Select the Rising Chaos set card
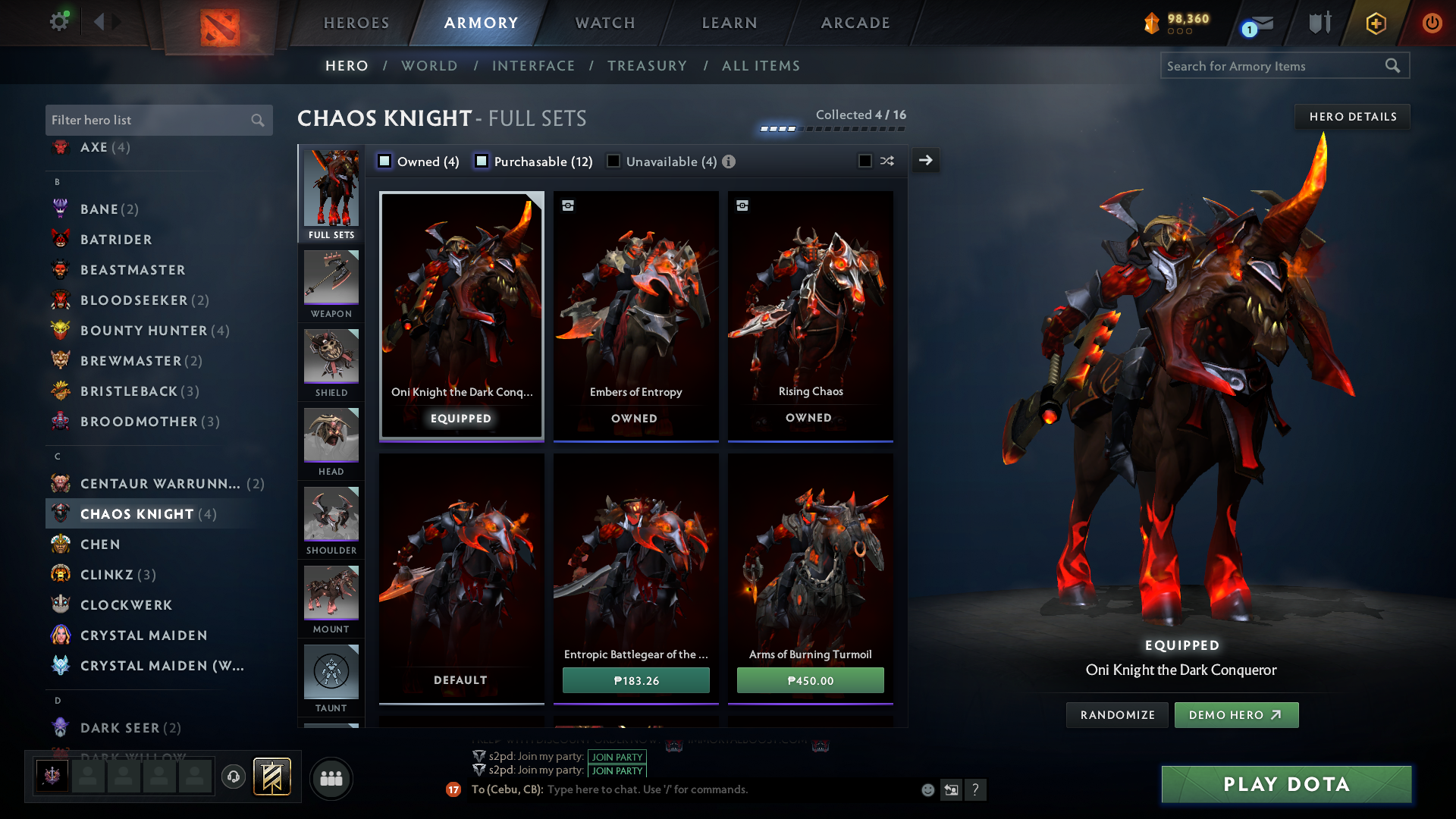 [810, 315]
